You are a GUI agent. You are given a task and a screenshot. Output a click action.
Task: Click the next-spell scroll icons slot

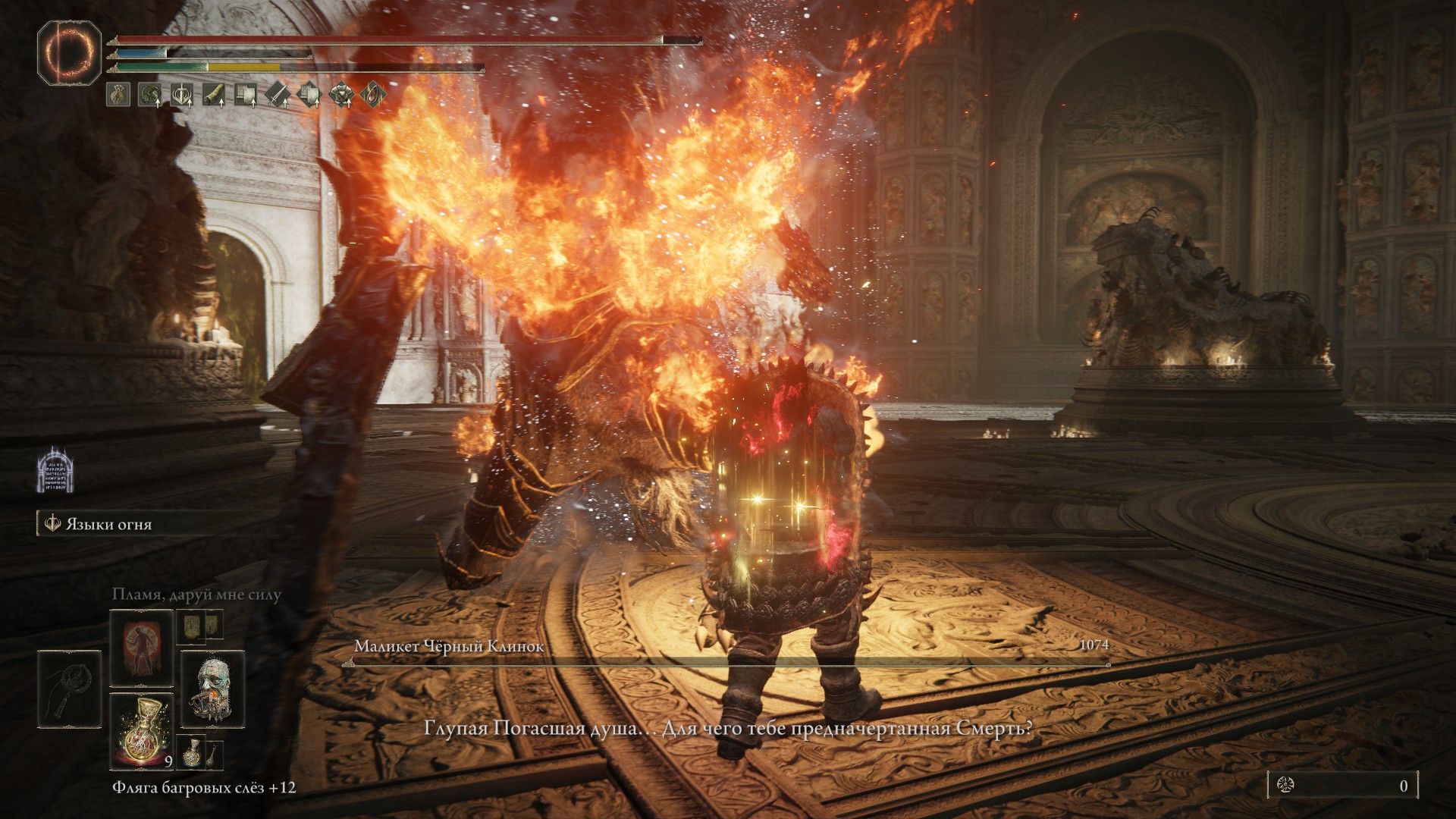point(200,626)
